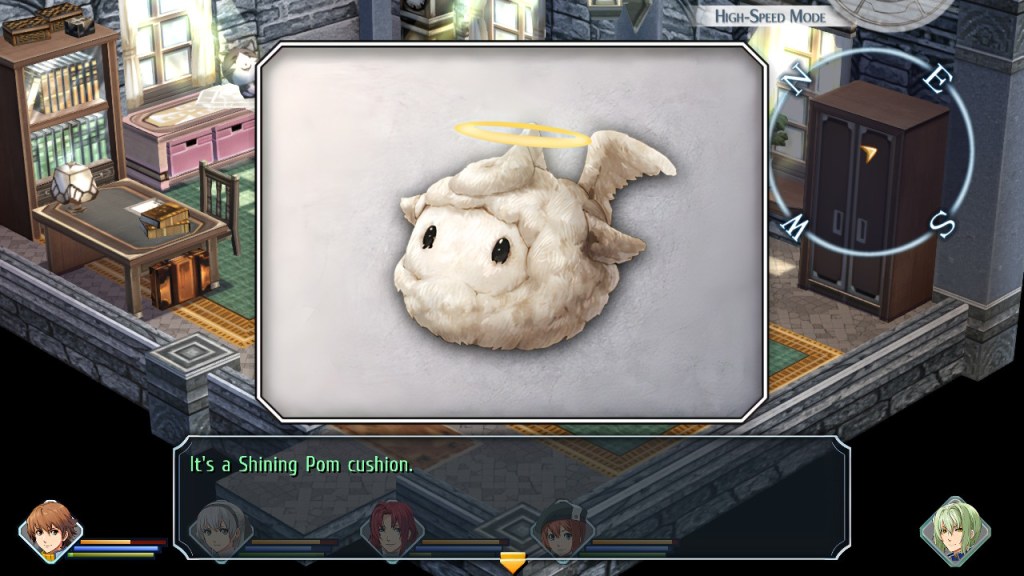Select the red-haired party member portrait

tap(391, 527)
